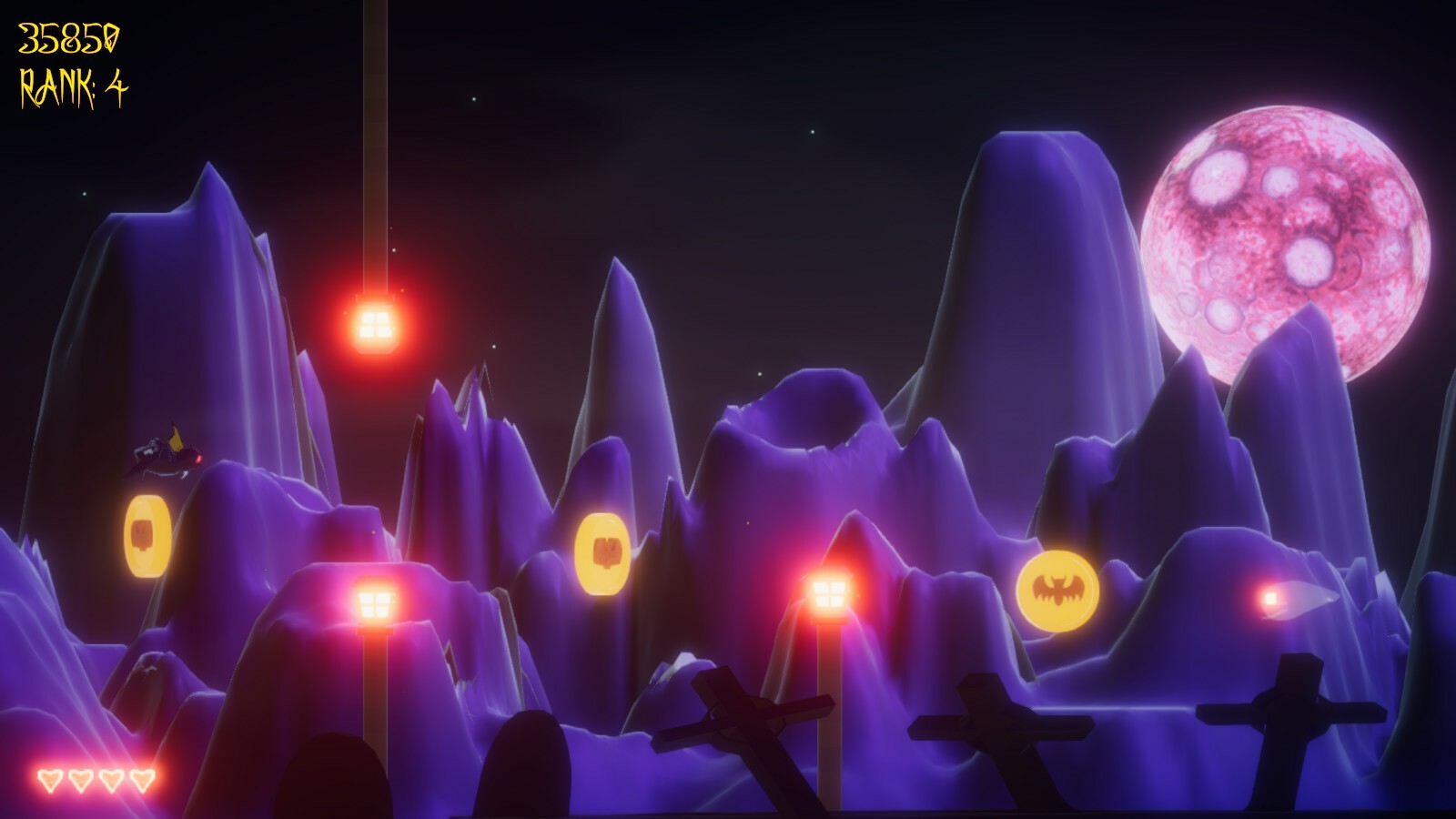
Task: Click the glowing red lantern hanging from above
Action: point(375,325)
